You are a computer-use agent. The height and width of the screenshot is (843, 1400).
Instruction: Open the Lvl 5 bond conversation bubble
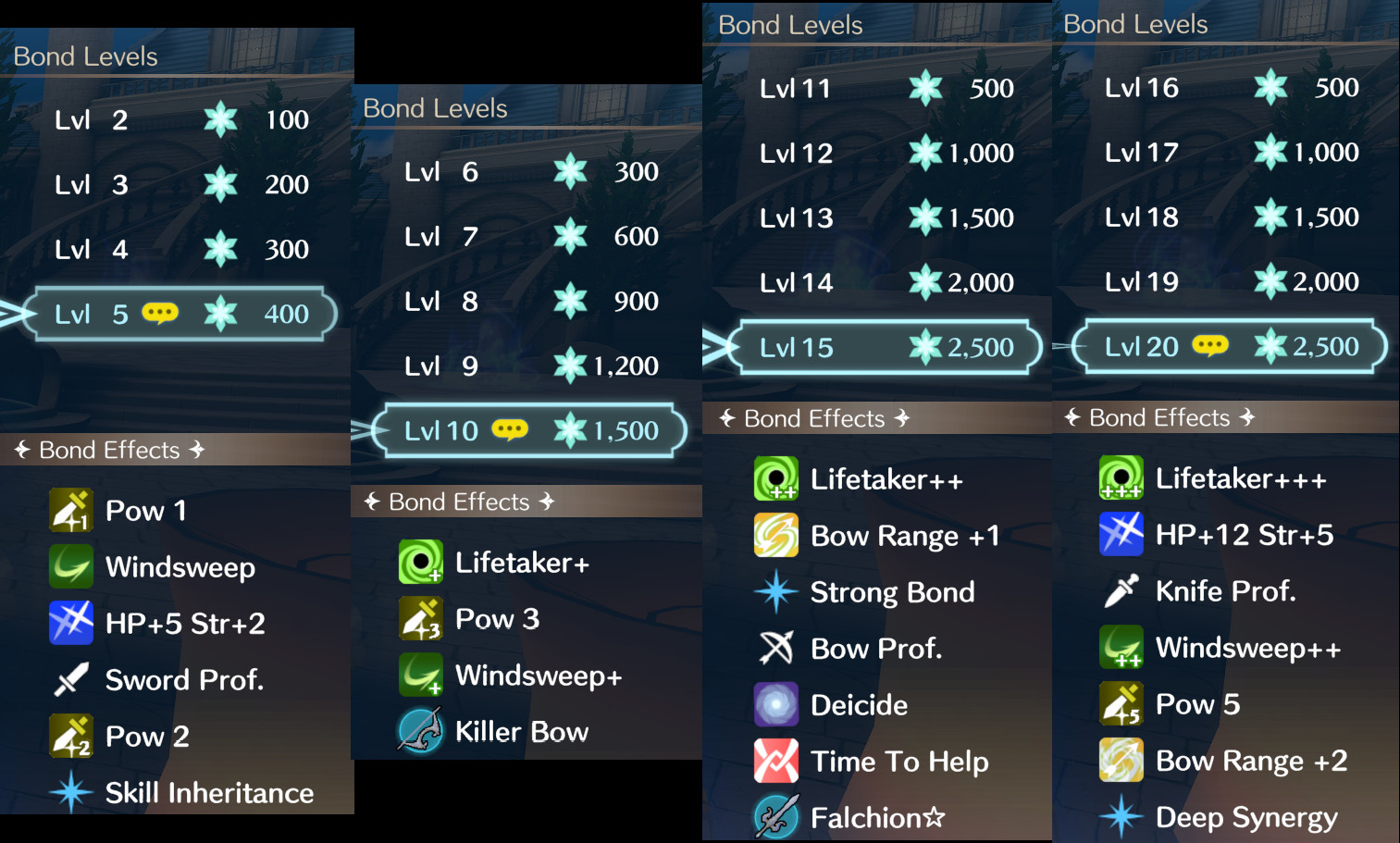click(159, 313)
